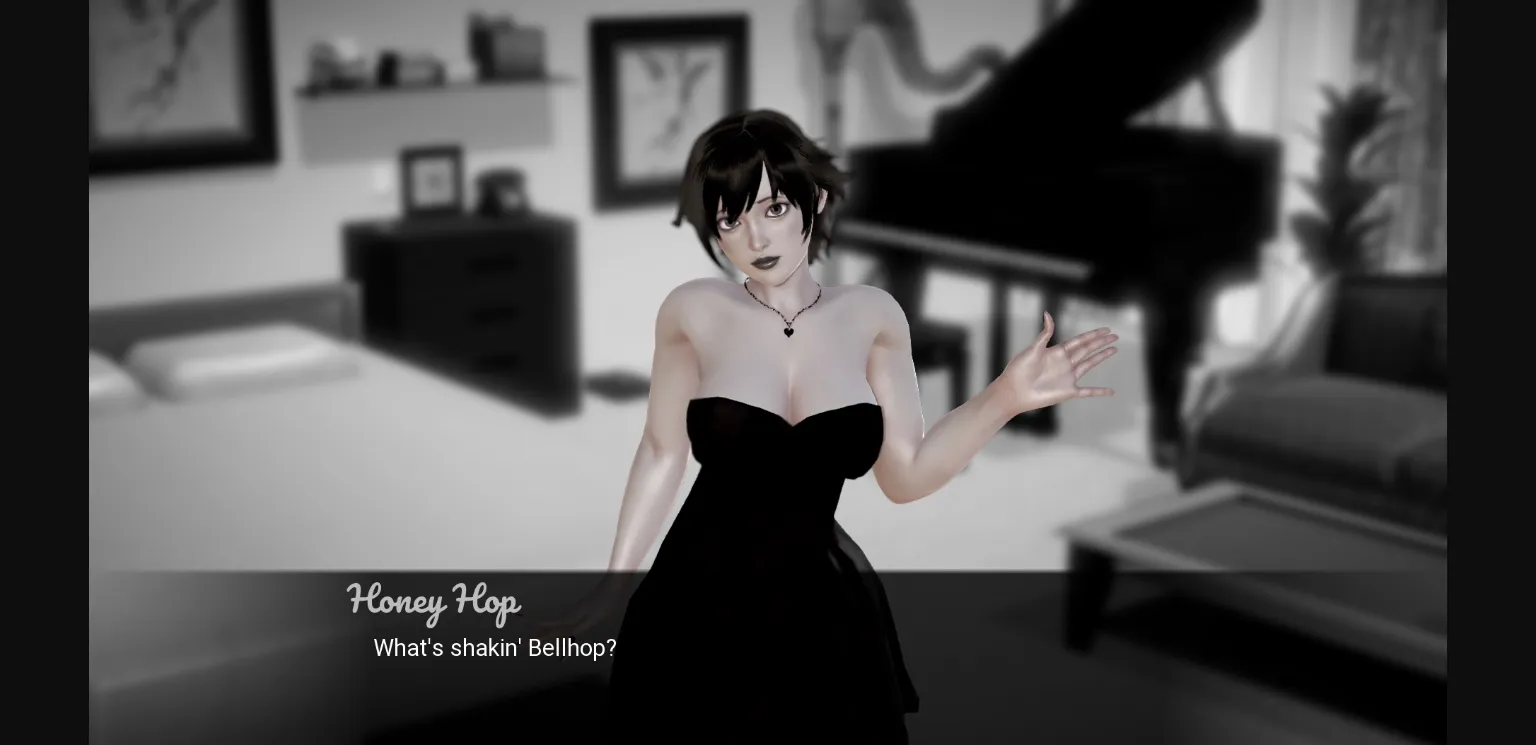Viewport: 1536px width, 745px height.
Task: Click the Honey Hop name label
Action: coord(433,601)
